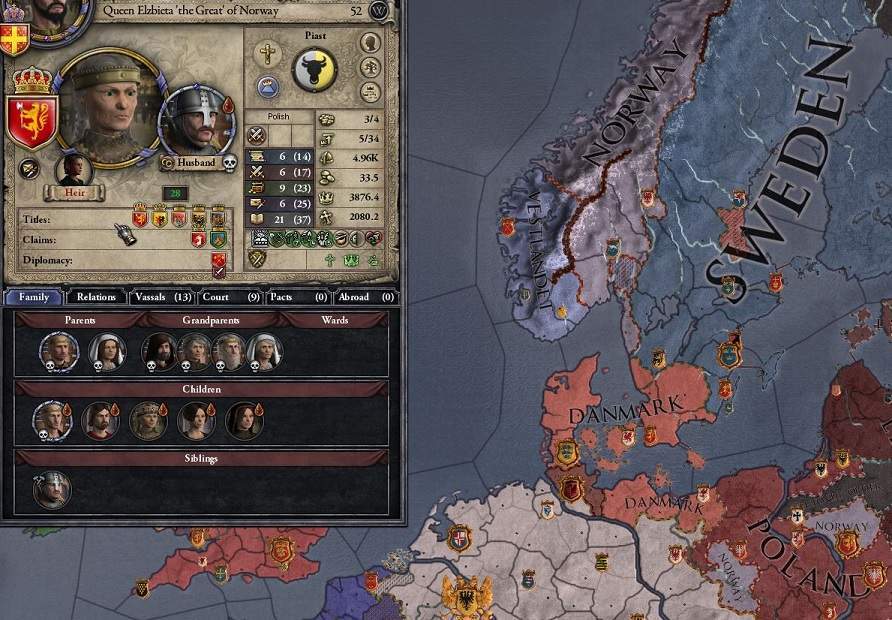The width and height of the screenshot is (892, 620).
Task: Open the Piast dynasty bull shield
Action: click(314, 71)
